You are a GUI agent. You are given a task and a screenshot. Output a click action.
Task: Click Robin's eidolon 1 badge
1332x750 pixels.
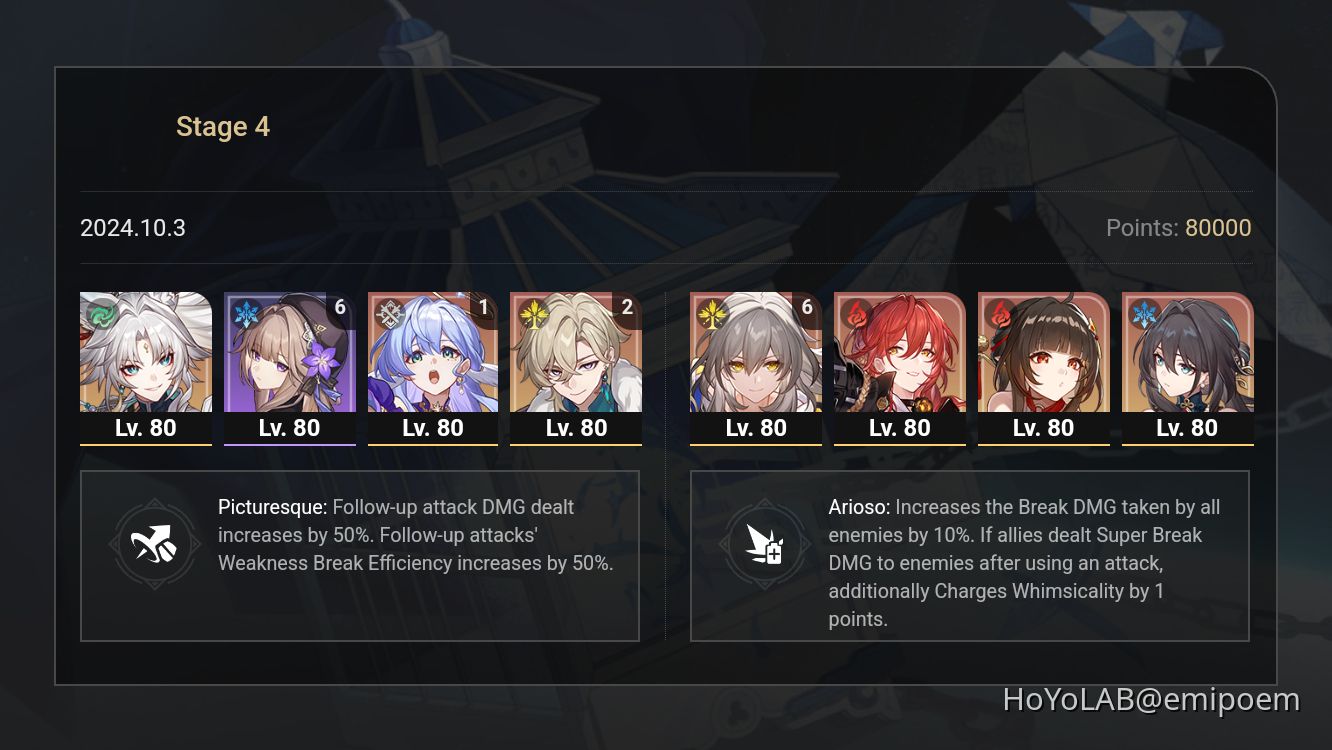(x=484, y=307)
